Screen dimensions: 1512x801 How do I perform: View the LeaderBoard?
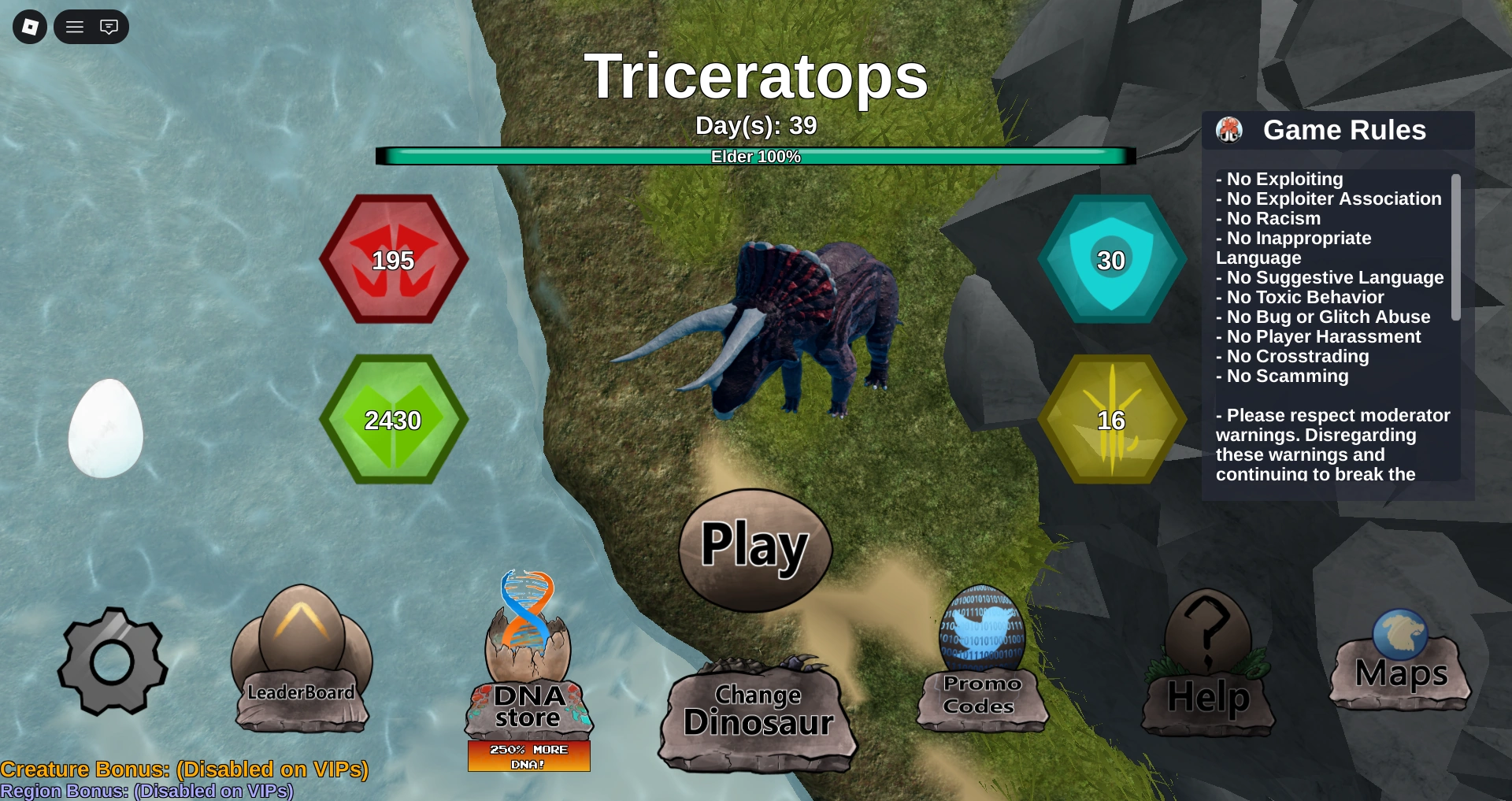(x=302, y=692)
